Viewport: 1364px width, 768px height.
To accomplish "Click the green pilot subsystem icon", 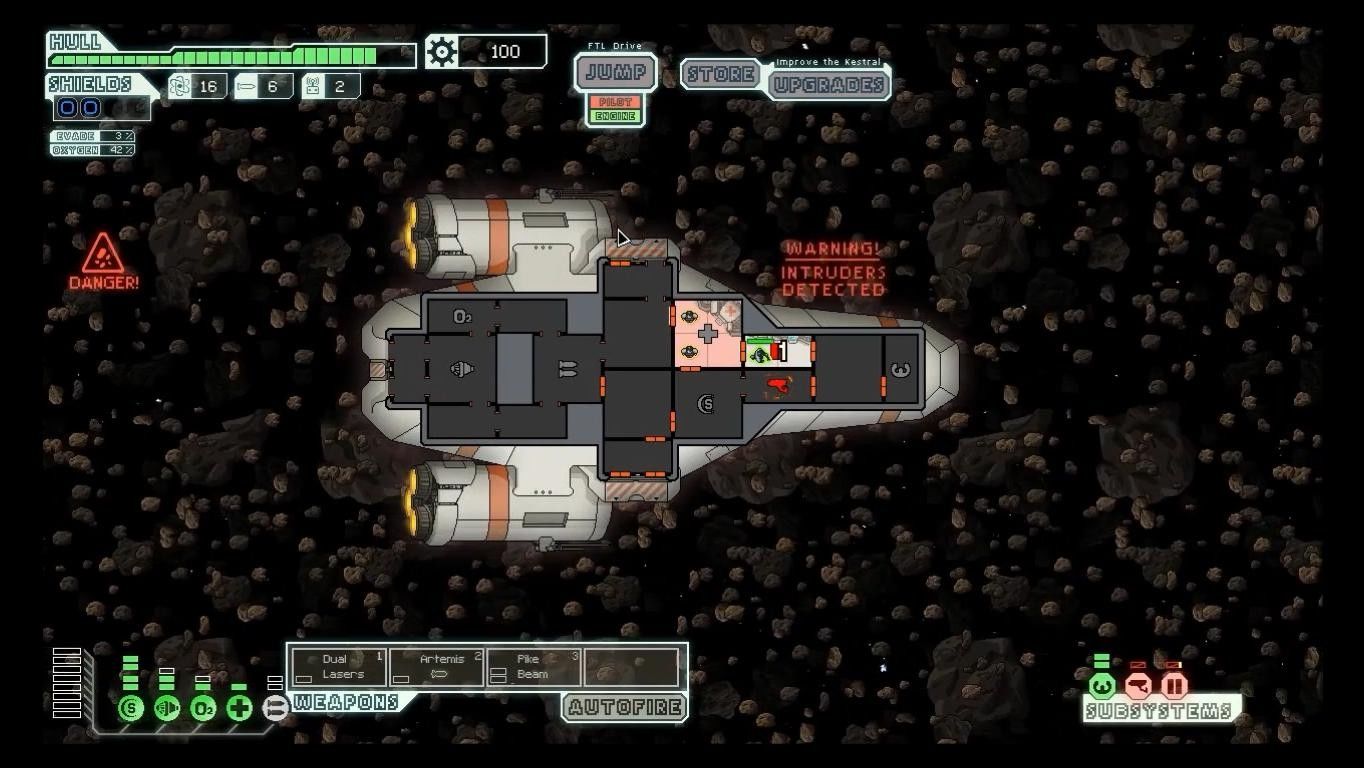I will coord(1101,686).
